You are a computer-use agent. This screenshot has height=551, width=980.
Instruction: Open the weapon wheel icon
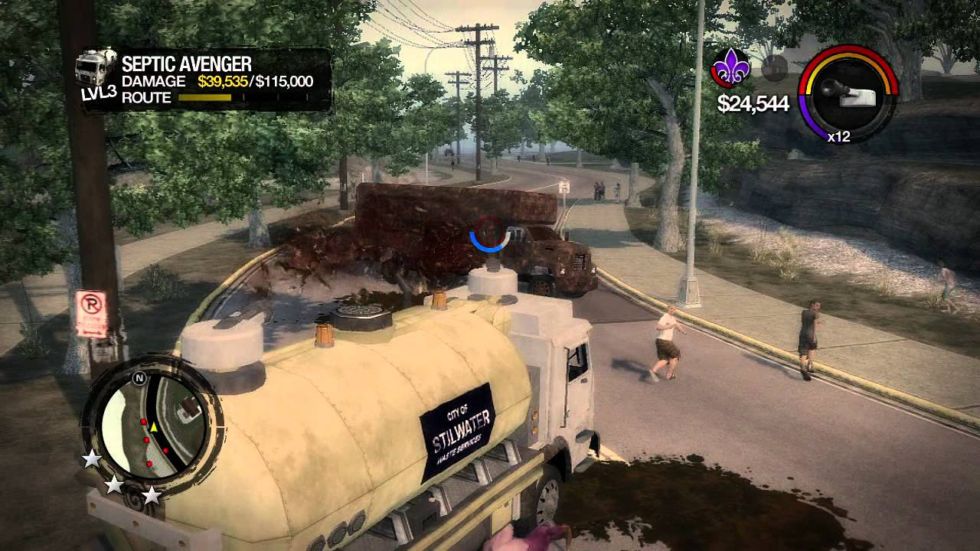(x=847, y=92)
